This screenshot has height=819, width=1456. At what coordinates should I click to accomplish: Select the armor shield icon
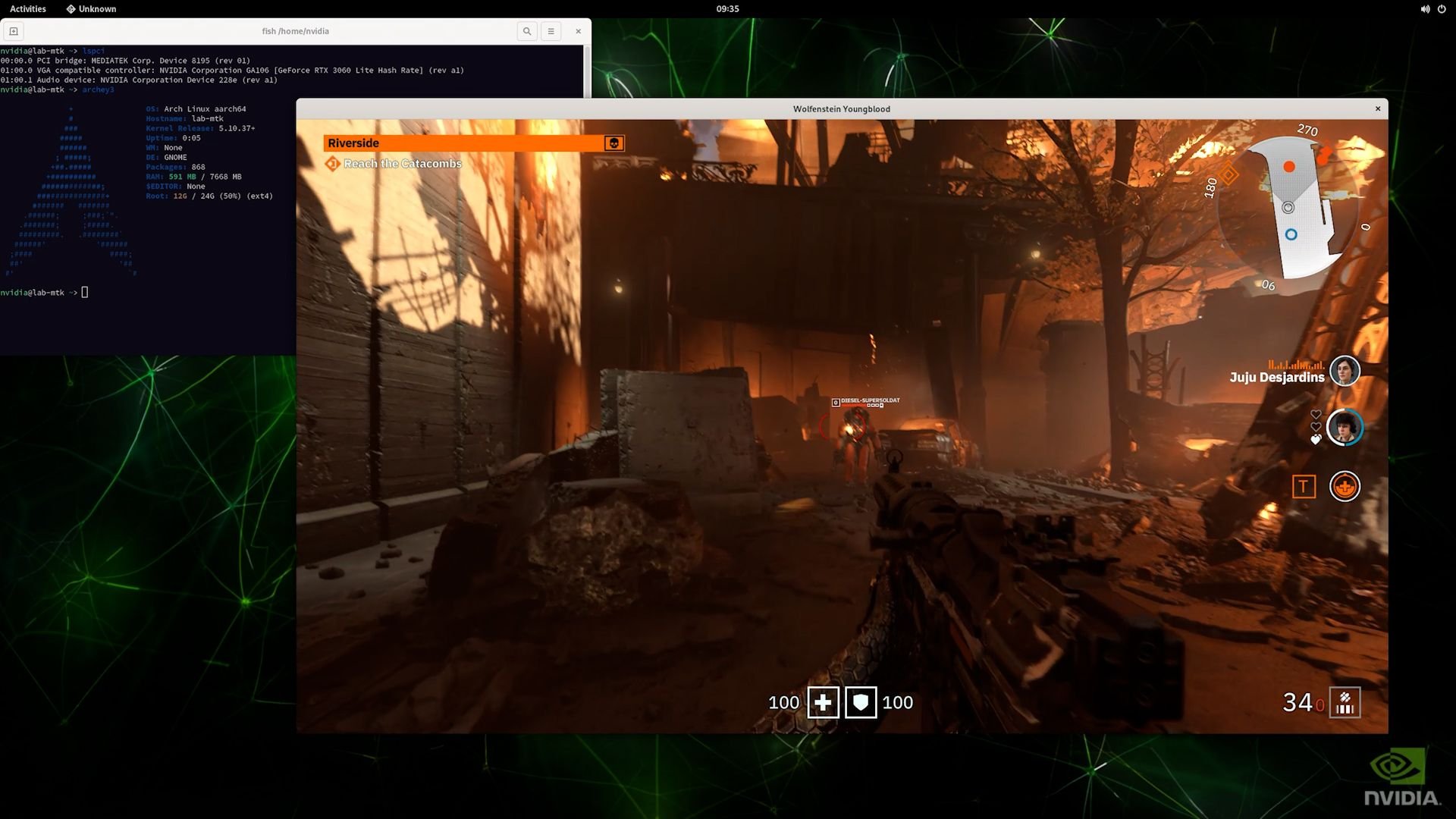861,703
